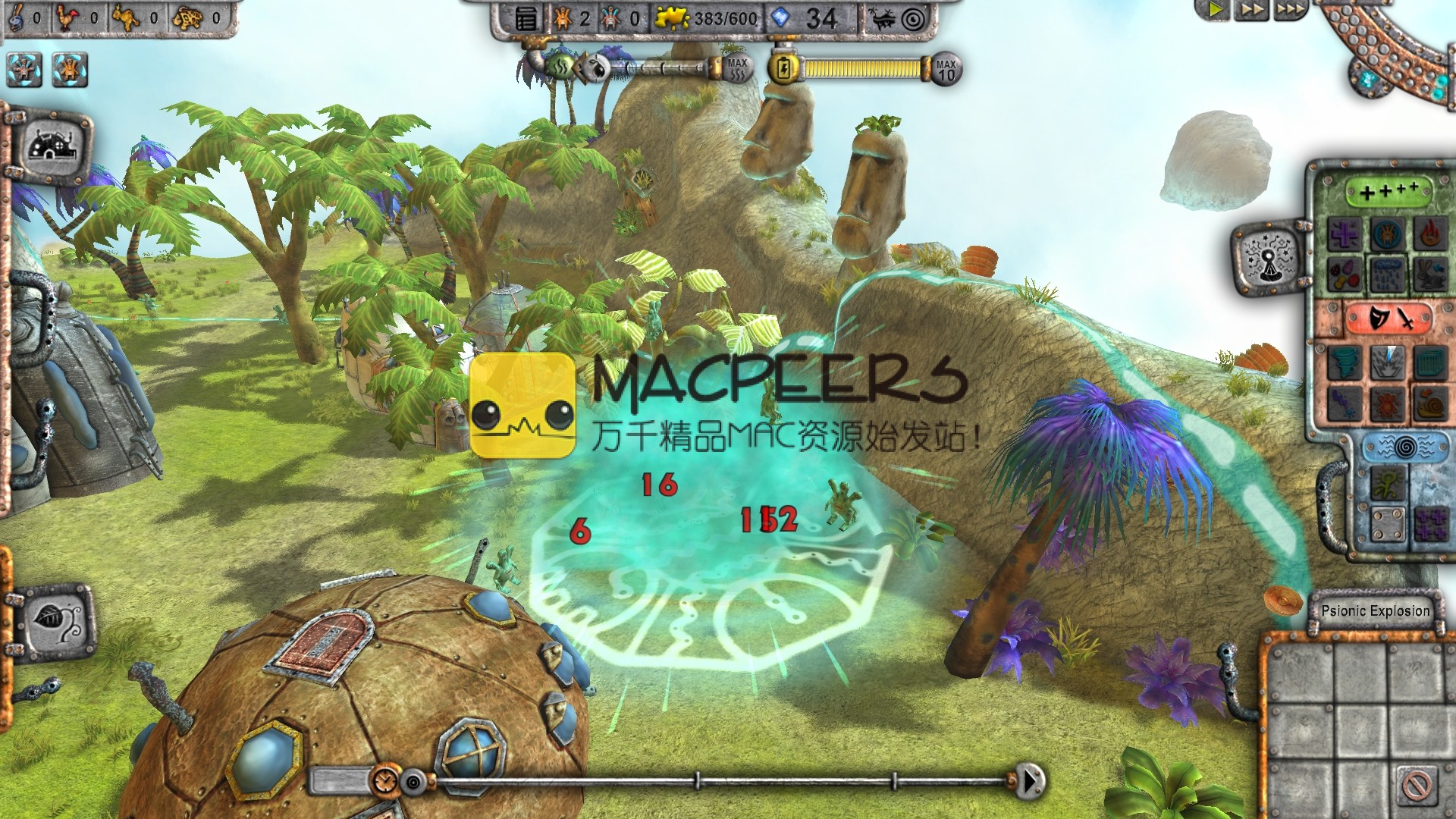This screenshot has width=1456, height=819.
Task: Click the cancel icon in the bottom-right grid
Action: point(1415,785)
